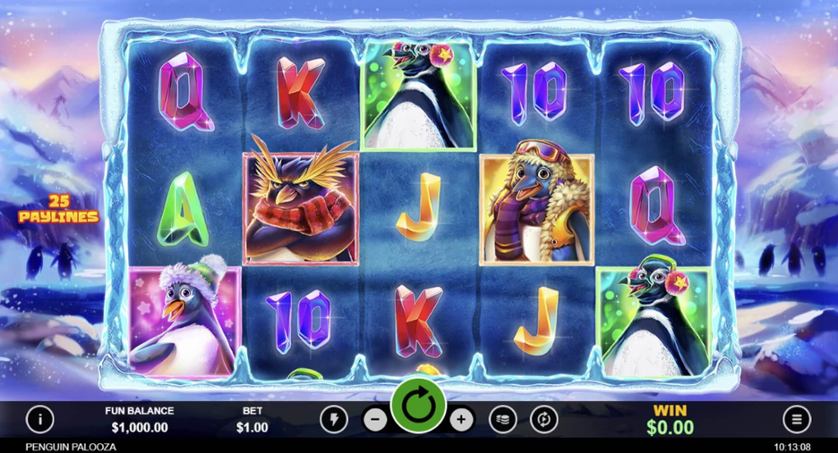
Task: Open the hamburger menu
Action: click(796, 418)
